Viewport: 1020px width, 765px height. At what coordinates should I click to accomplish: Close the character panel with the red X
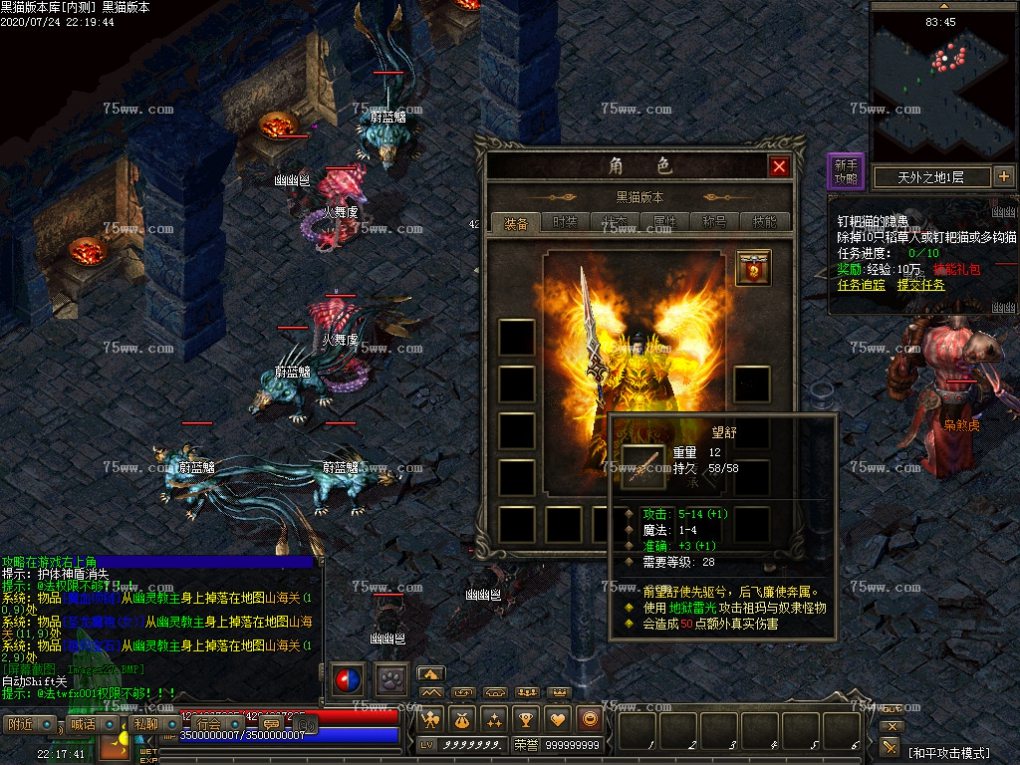point(779,166)
